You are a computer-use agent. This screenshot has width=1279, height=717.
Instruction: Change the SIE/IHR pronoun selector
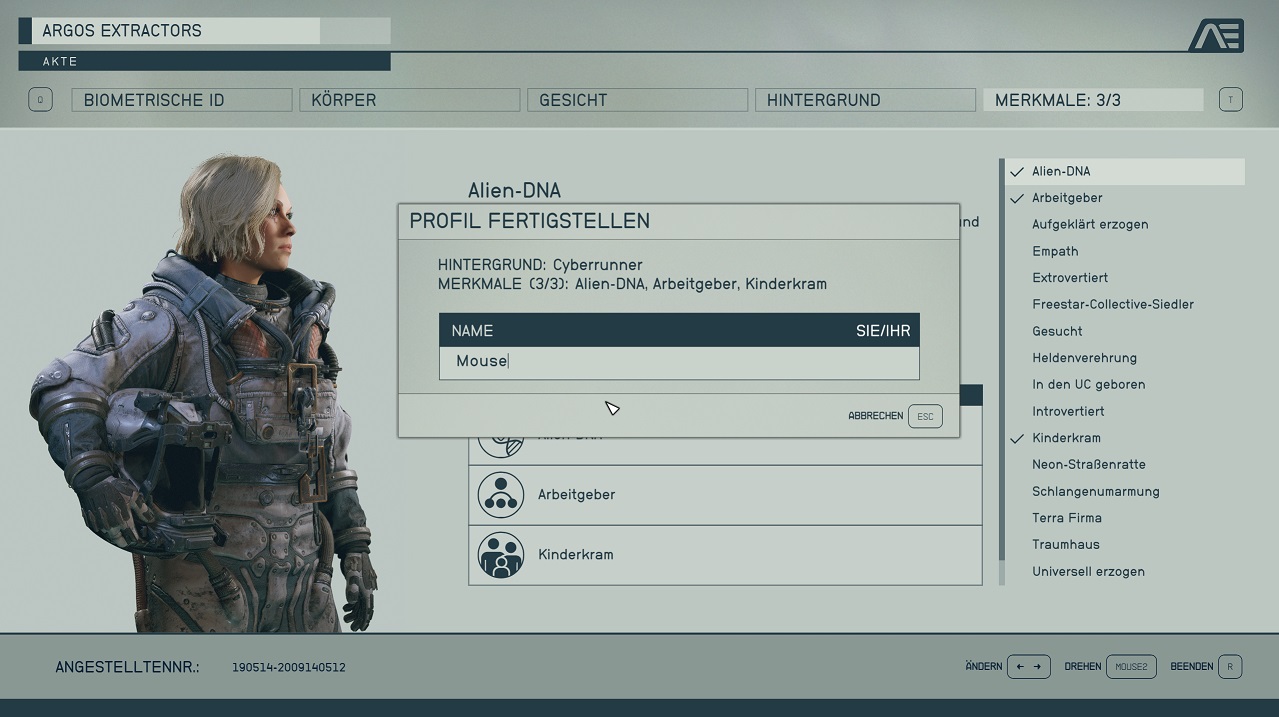882,331
